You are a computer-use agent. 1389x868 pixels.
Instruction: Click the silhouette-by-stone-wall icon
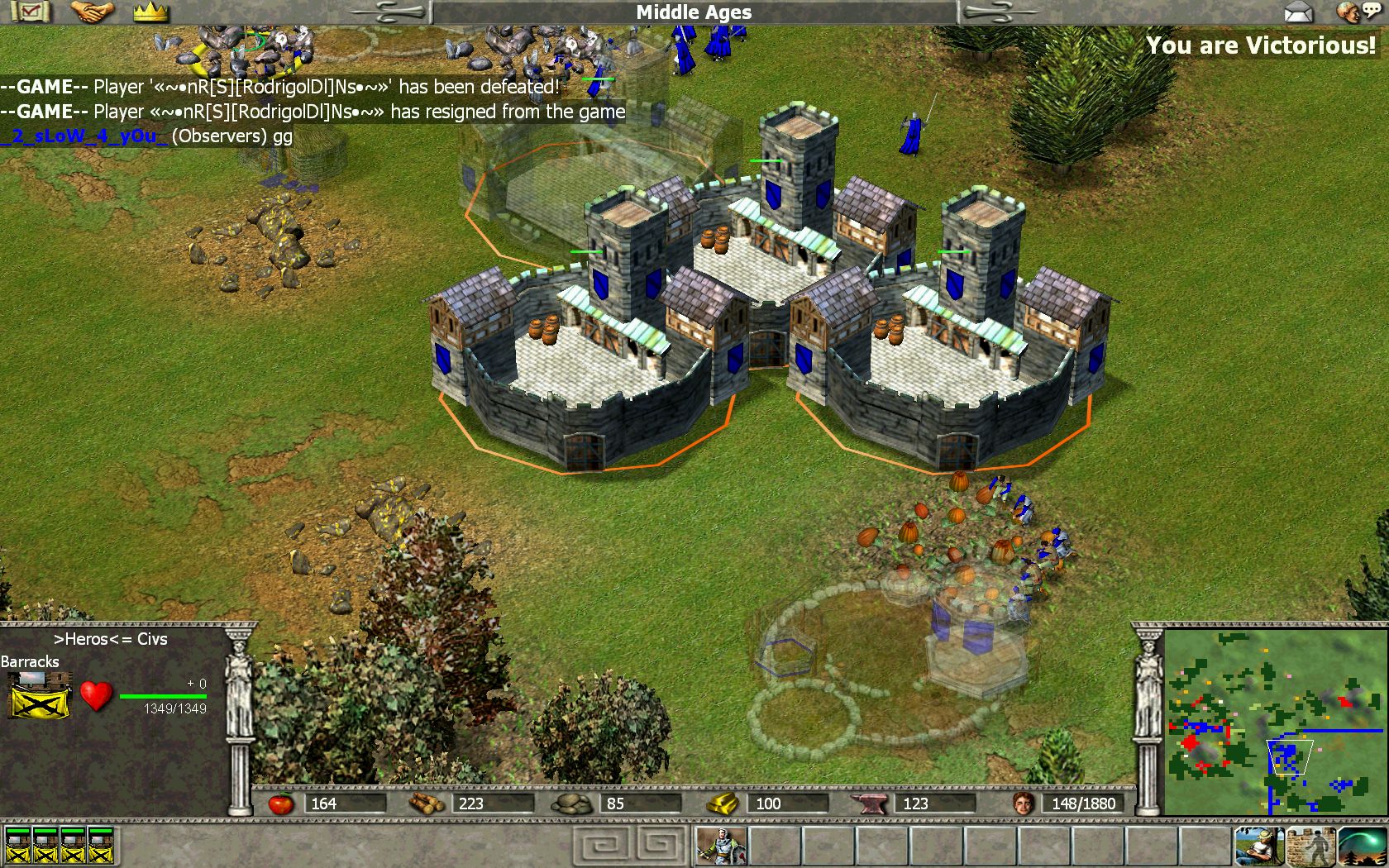pos(1310,846)
